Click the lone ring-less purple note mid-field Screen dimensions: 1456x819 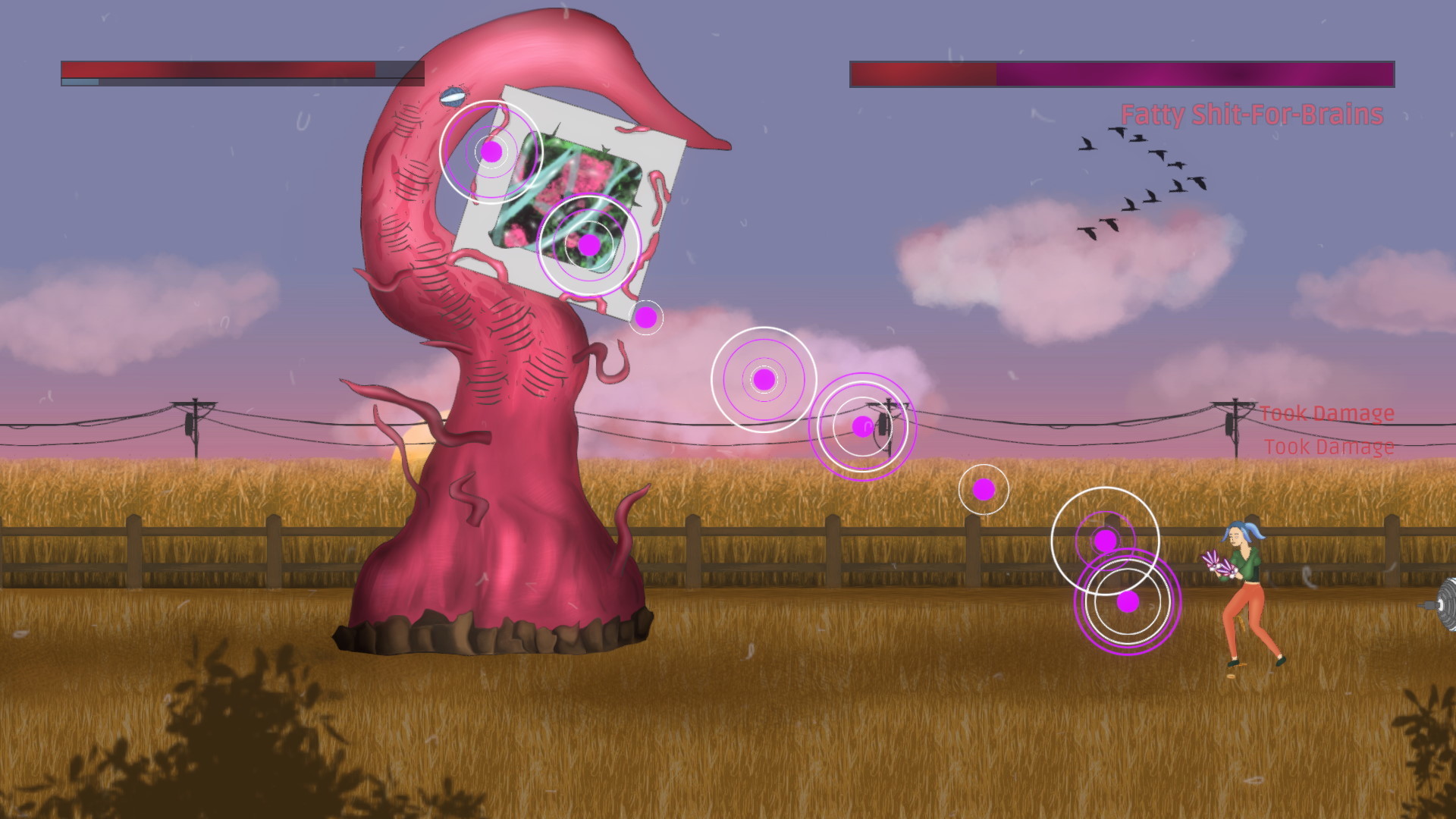pyautogui.click(x=984, y=490)
